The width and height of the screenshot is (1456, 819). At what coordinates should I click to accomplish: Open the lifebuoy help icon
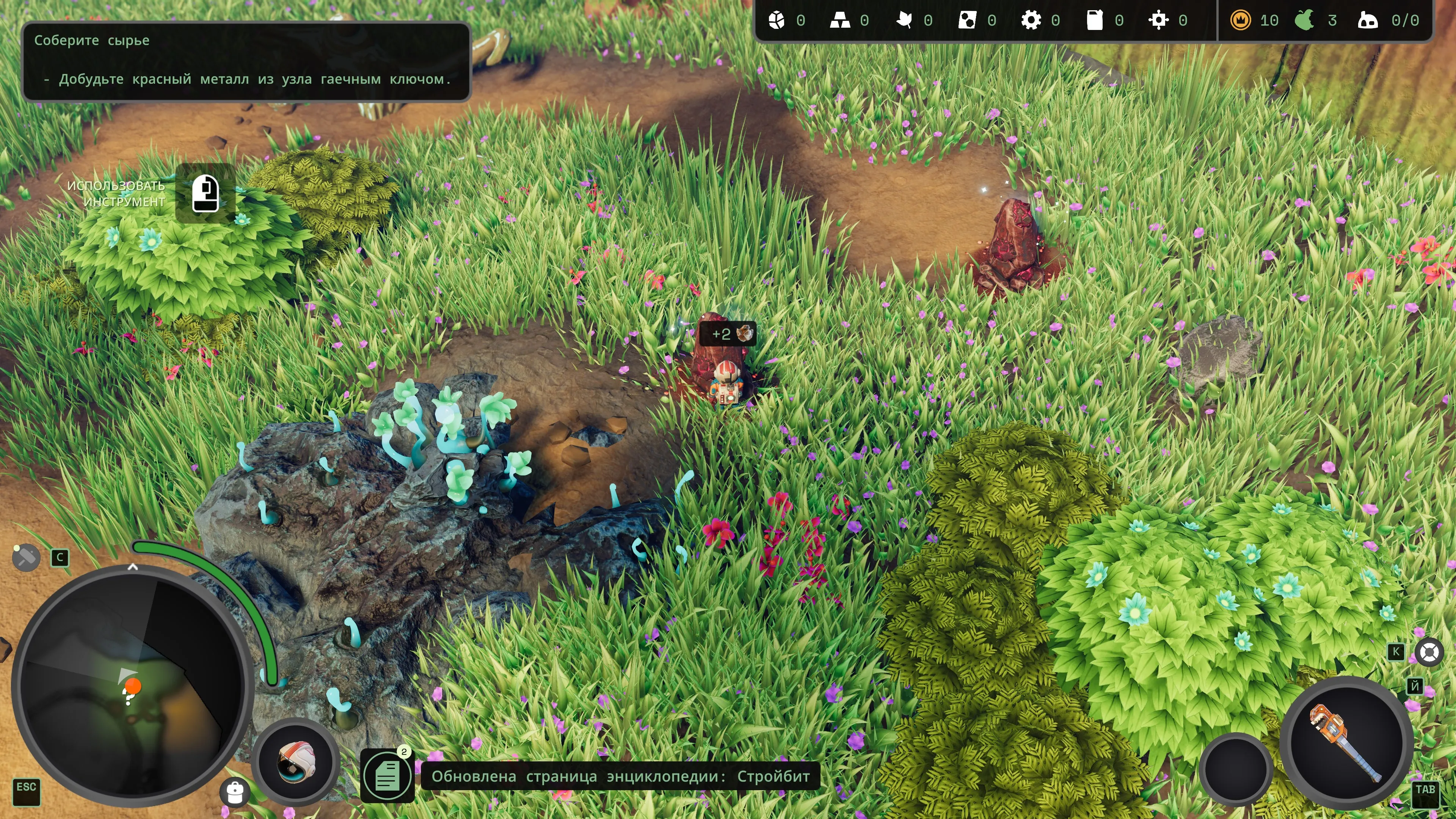point(1429,653)
